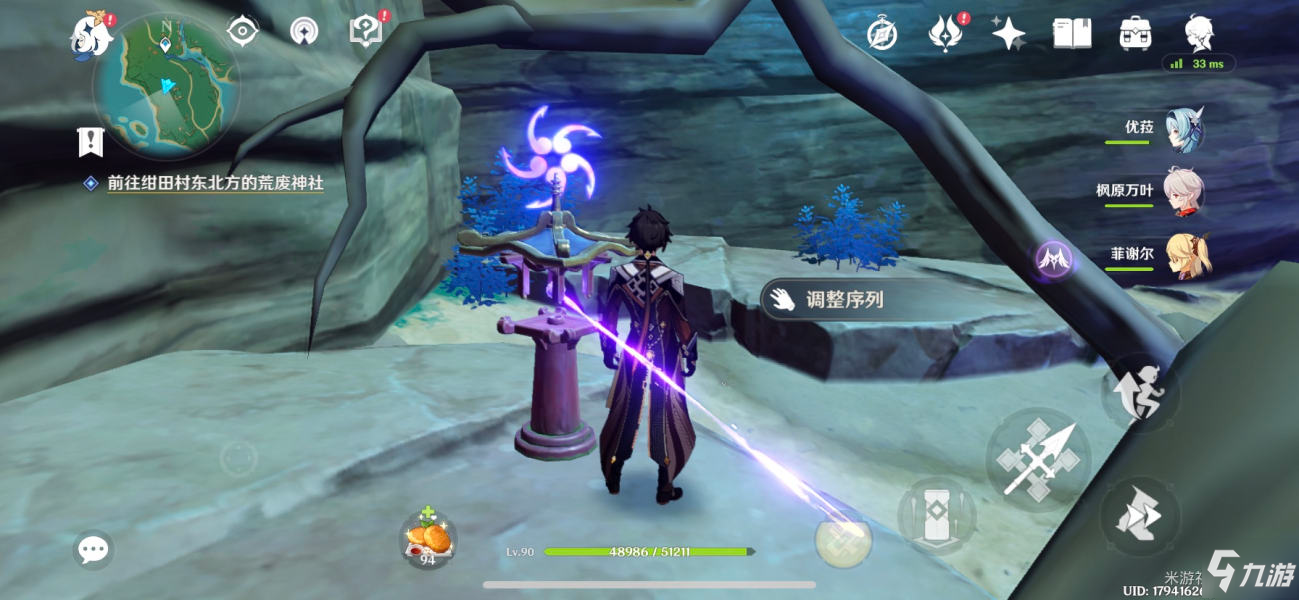Switch to party member 菲谢尔

[1187, 255]
